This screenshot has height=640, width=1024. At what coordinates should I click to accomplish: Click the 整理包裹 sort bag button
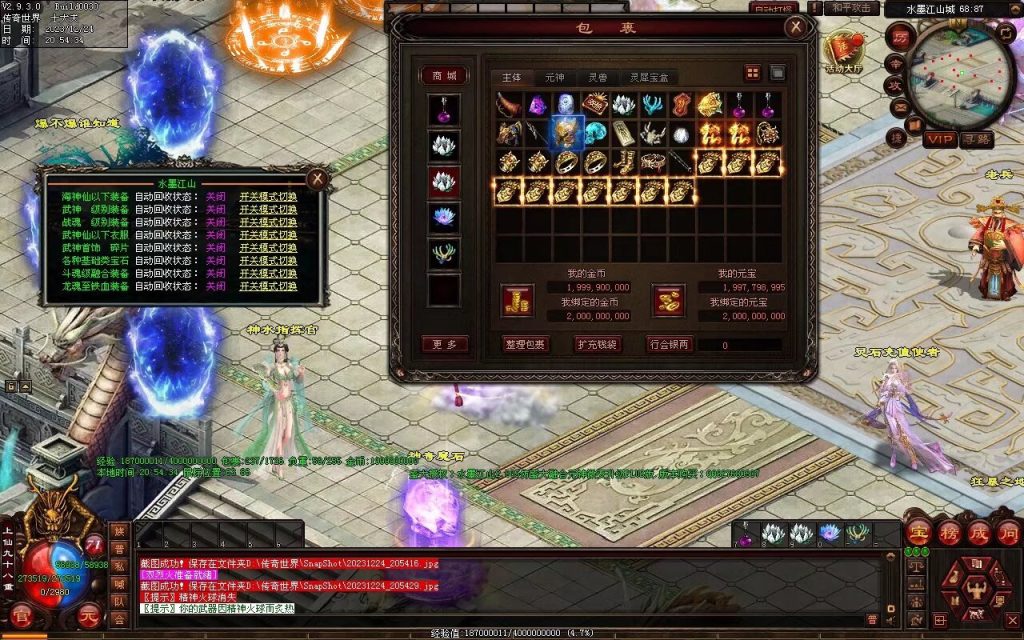pos(525,344)
